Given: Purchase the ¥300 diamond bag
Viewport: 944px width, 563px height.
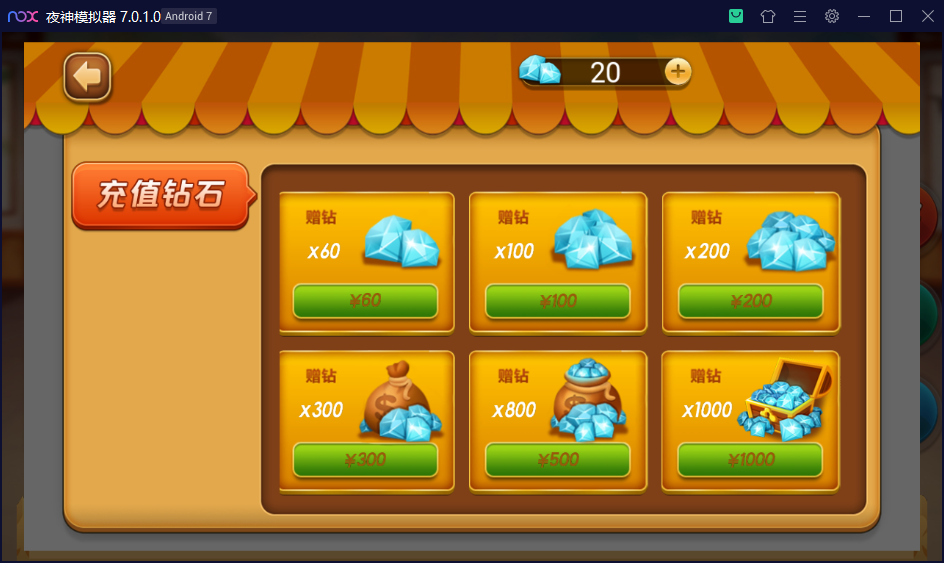Looking at the screenshot, I should click(x=365, y=460).
